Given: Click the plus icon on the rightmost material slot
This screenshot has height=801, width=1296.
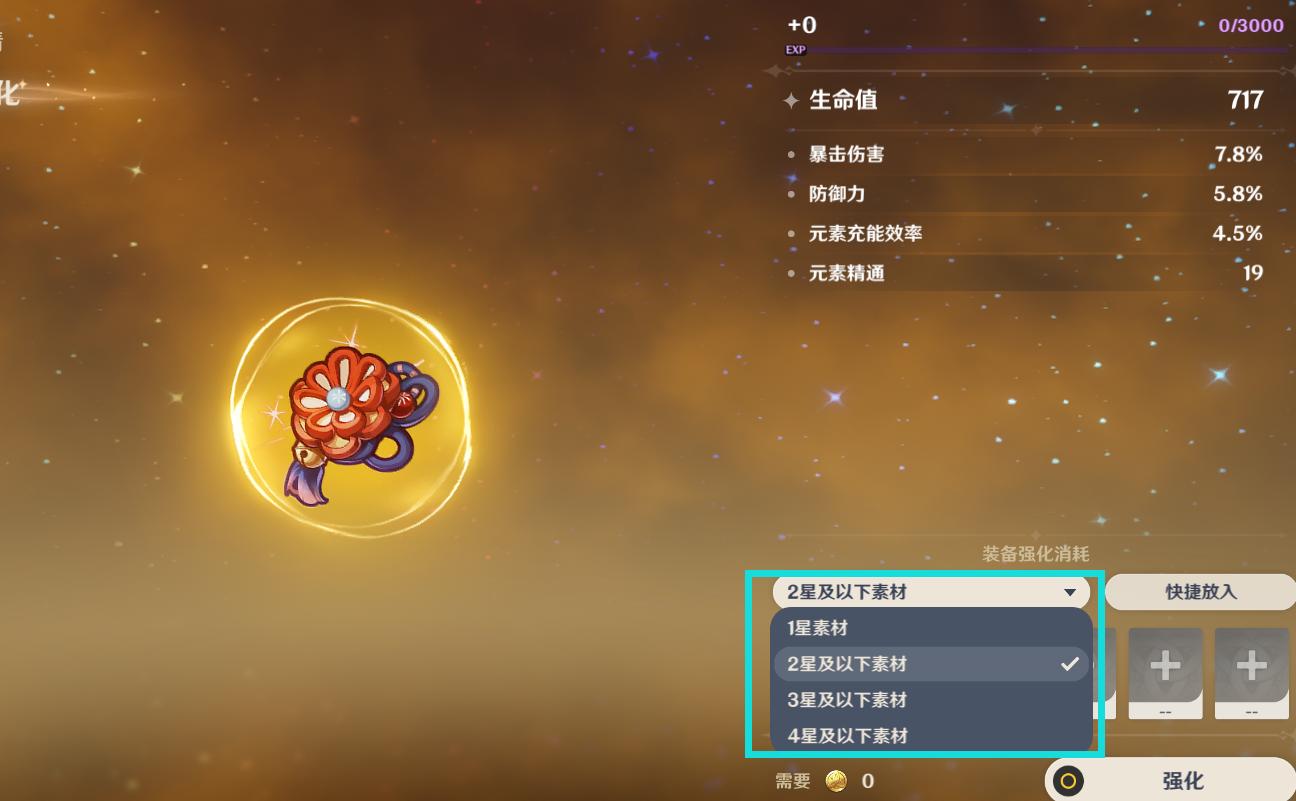Looking at the screenshot, I should point(1251,666).
